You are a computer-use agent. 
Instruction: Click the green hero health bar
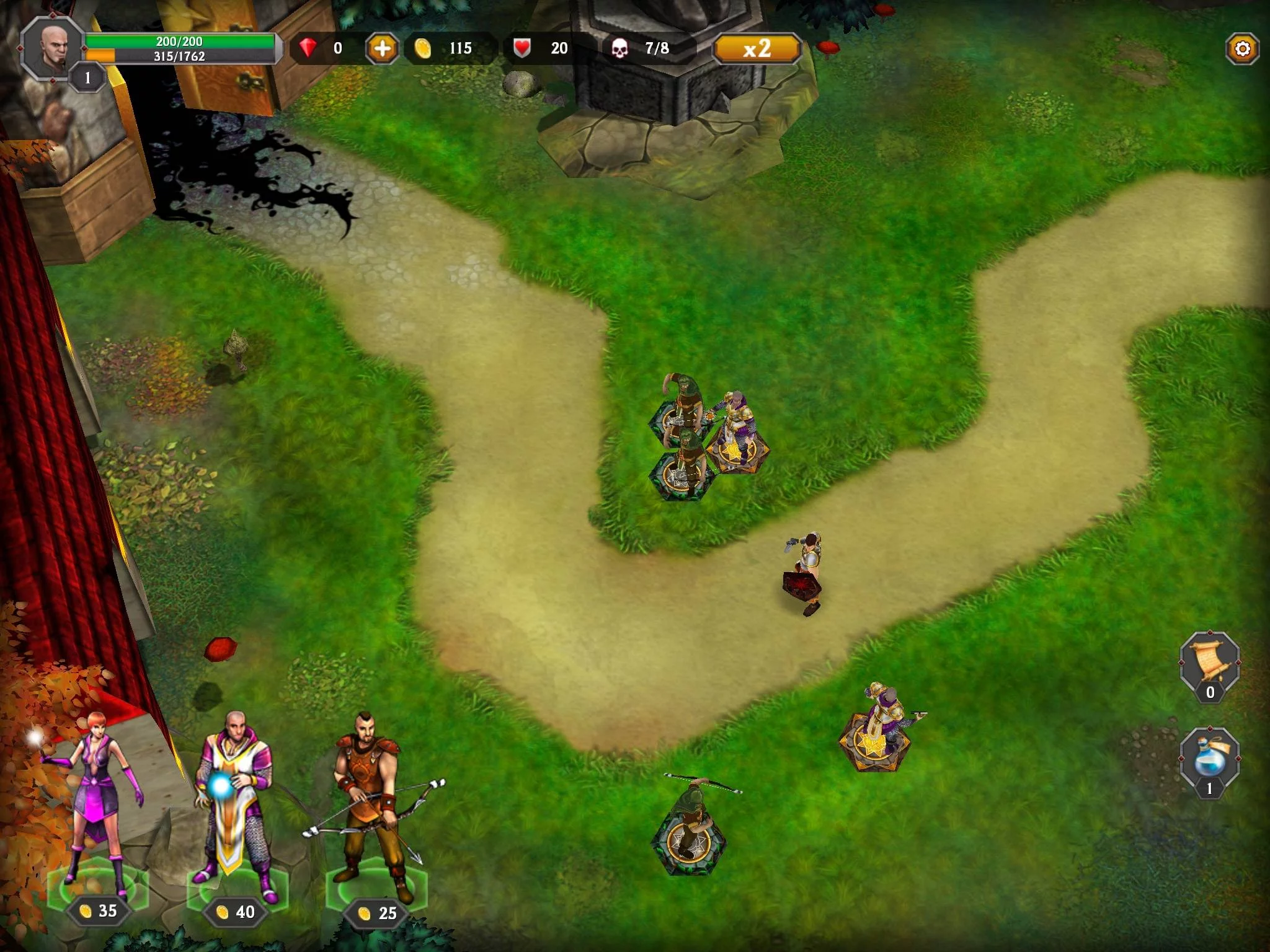pyautogui.click(x=180, y=42)
